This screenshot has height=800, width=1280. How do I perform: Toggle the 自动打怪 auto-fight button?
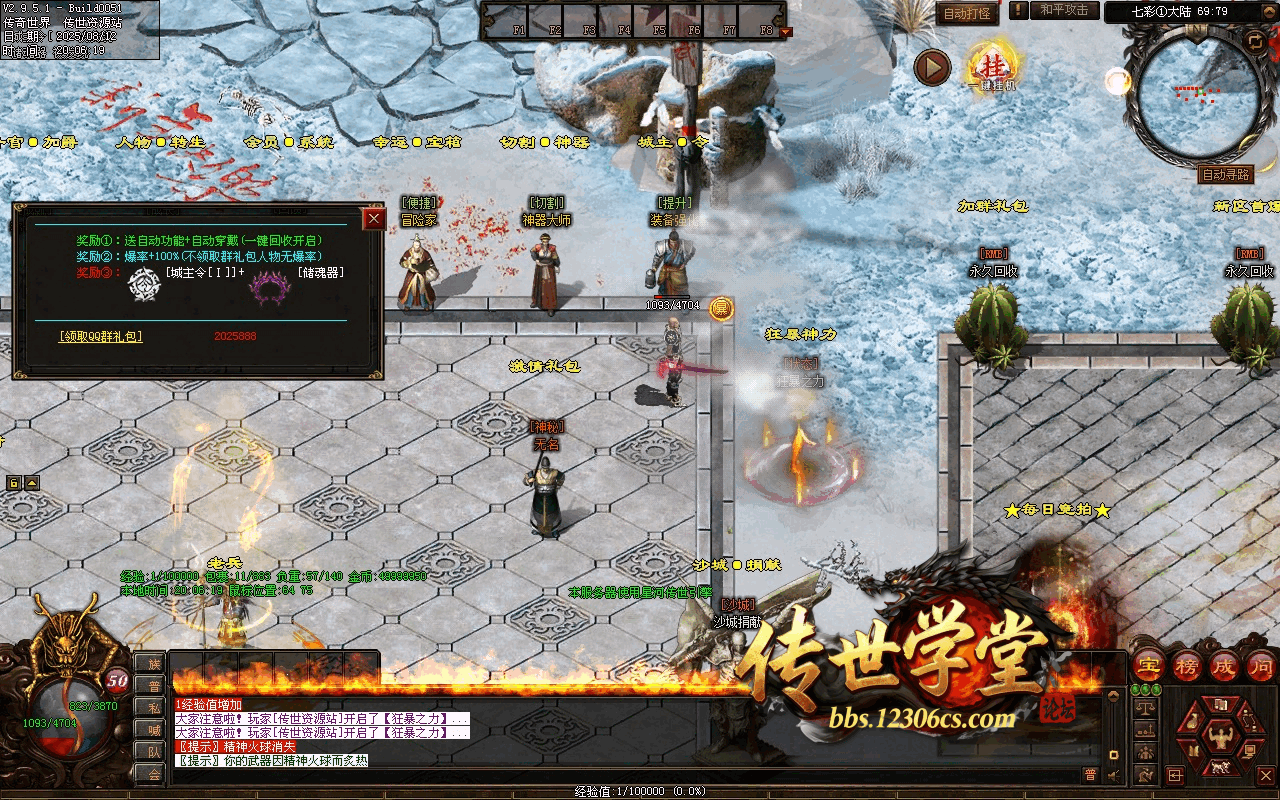tap(967, 13)
